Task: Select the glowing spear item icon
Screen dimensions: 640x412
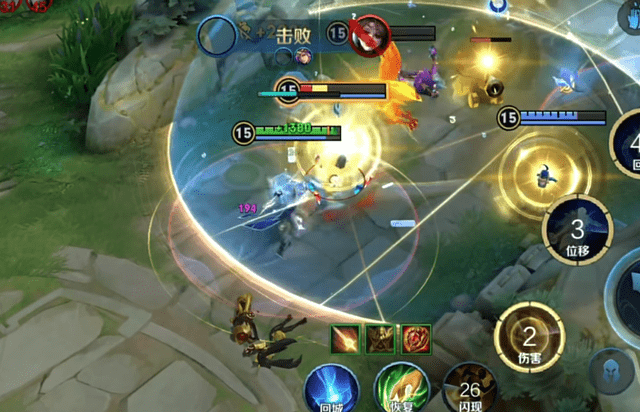Action: click(x=345, y=339)
